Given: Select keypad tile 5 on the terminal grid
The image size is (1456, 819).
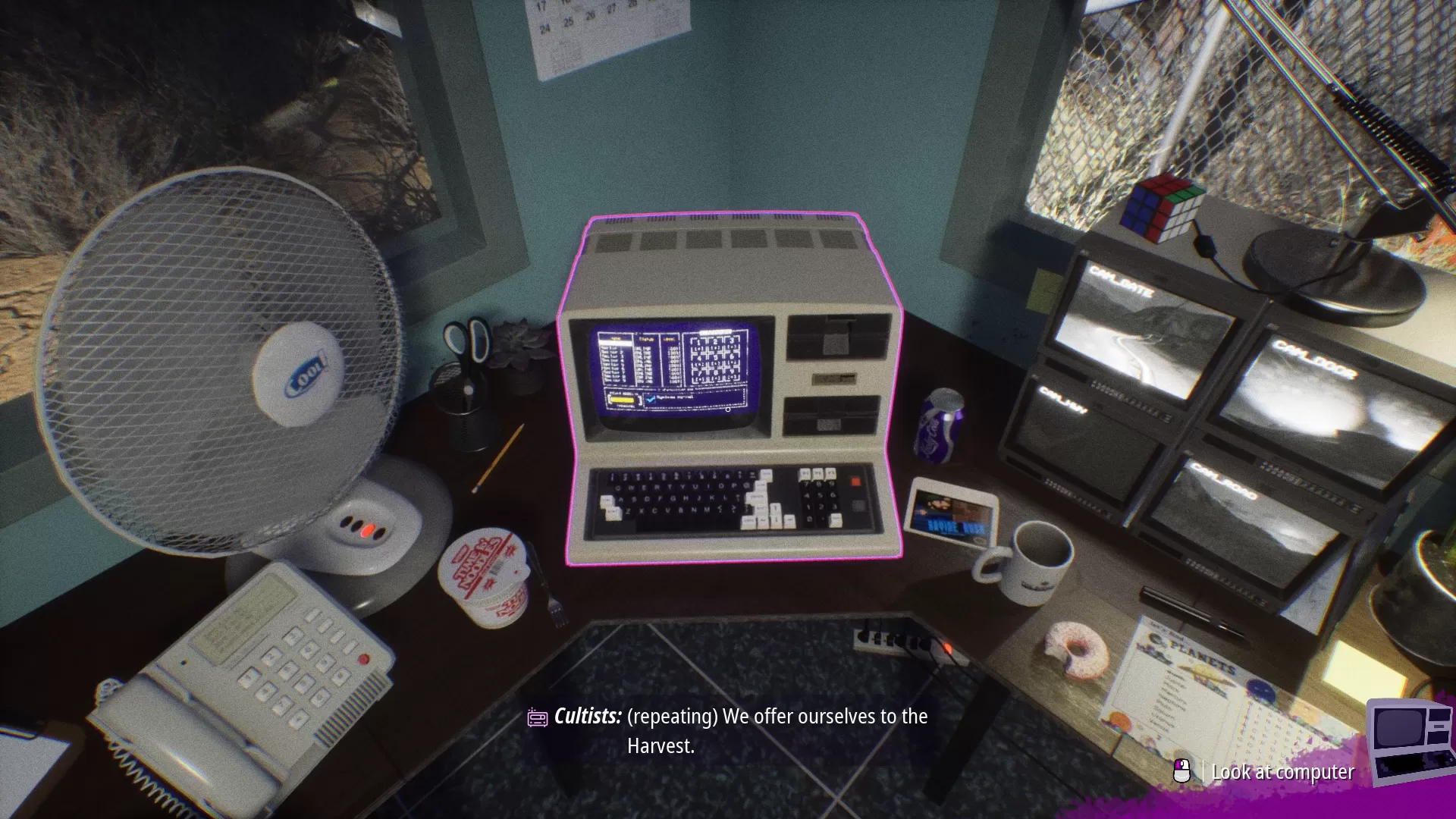Looking at the screenshot, I should point(715,358).
